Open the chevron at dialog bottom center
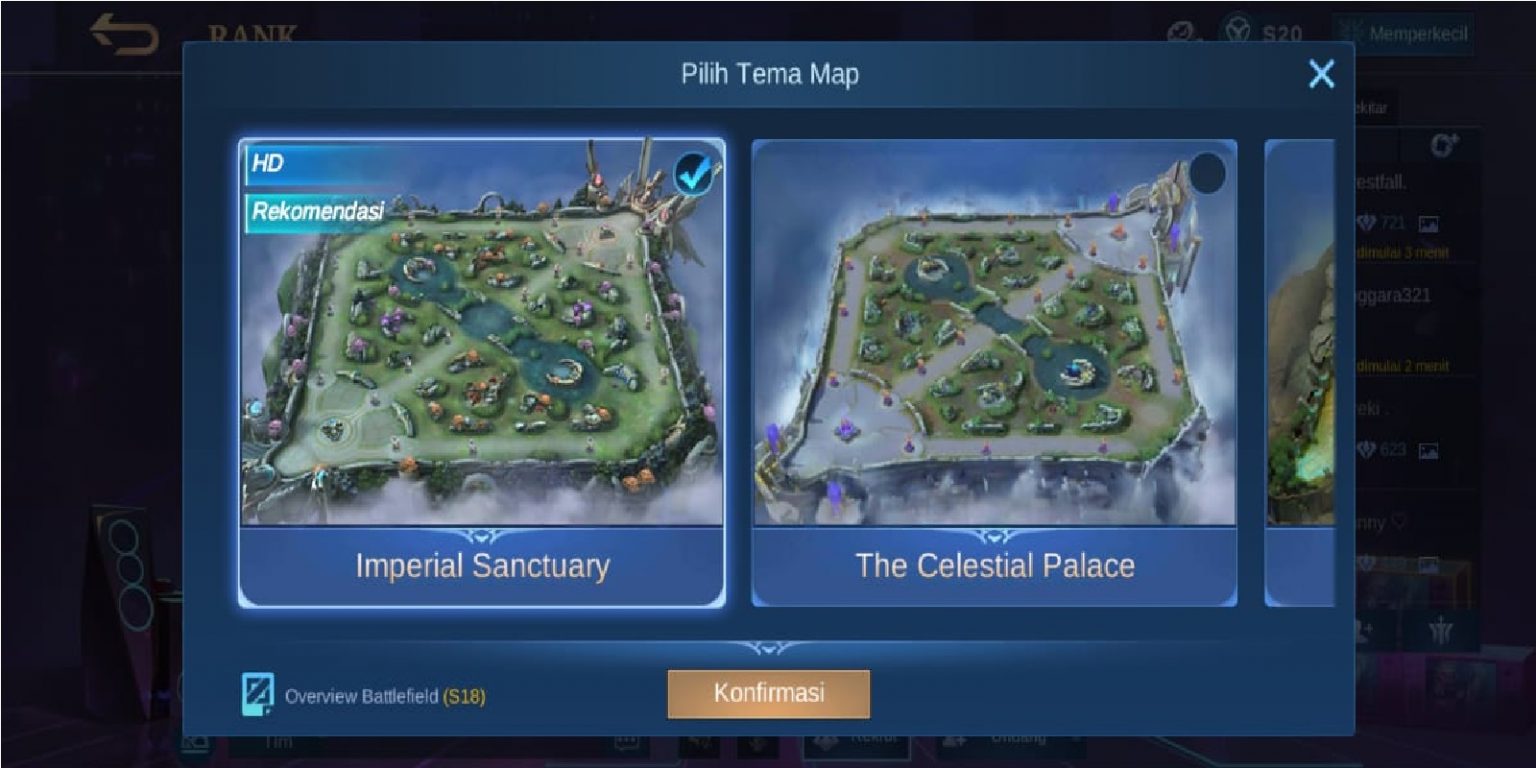Viewport: 1536px width, 768px height. (x=768, y=647)
